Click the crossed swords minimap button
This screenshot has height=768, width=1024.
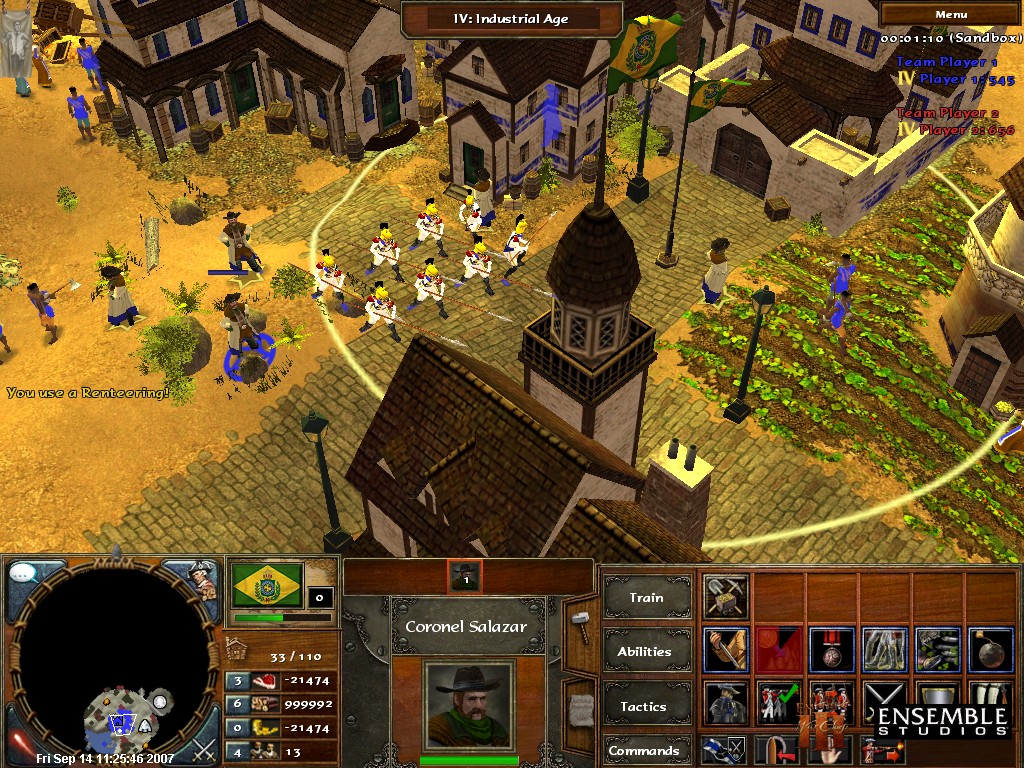coord(203,747)
